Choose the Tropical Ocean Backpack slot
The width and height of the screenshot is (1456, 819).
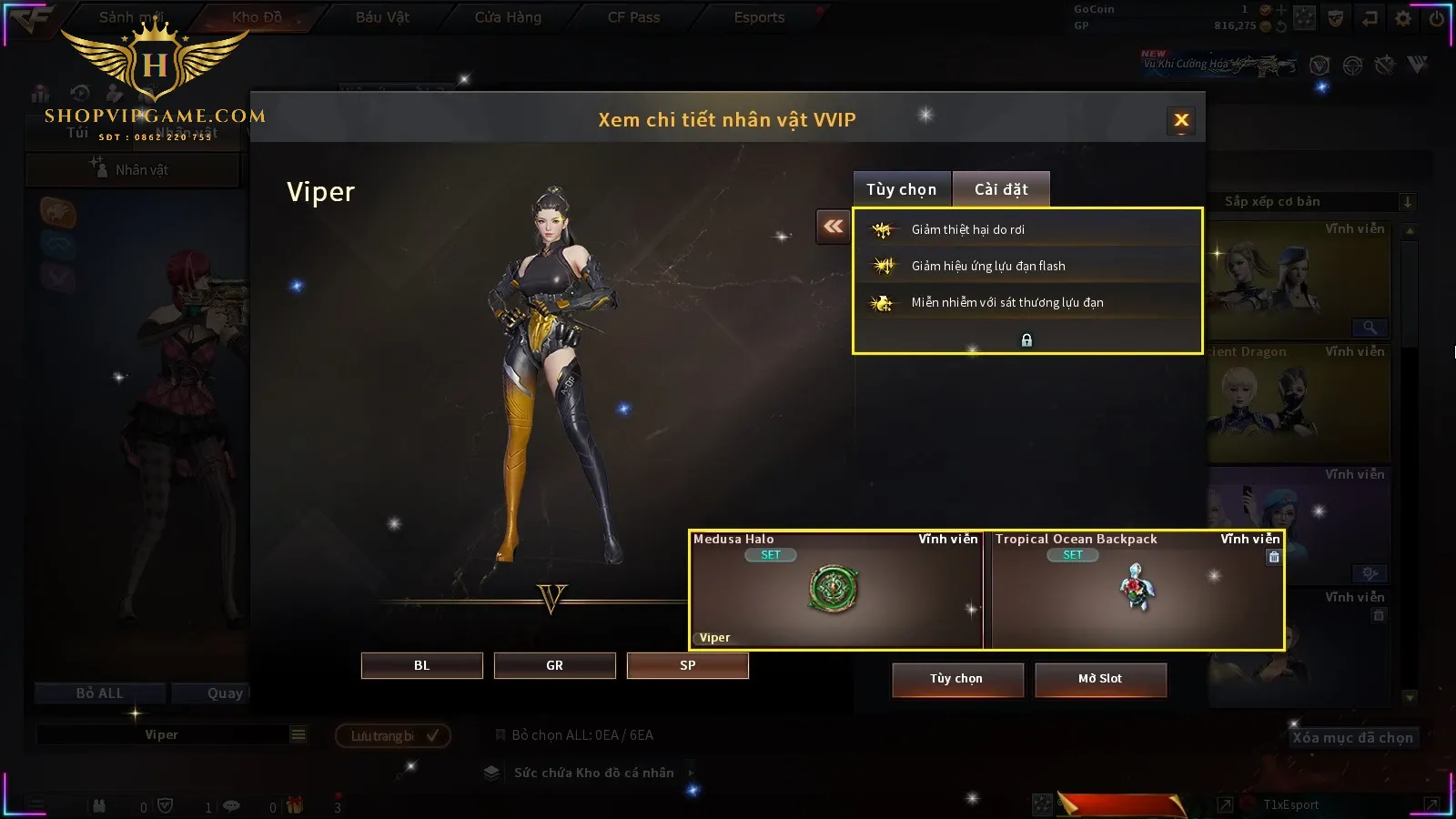pyautogui.click(x=1136, y=590)
